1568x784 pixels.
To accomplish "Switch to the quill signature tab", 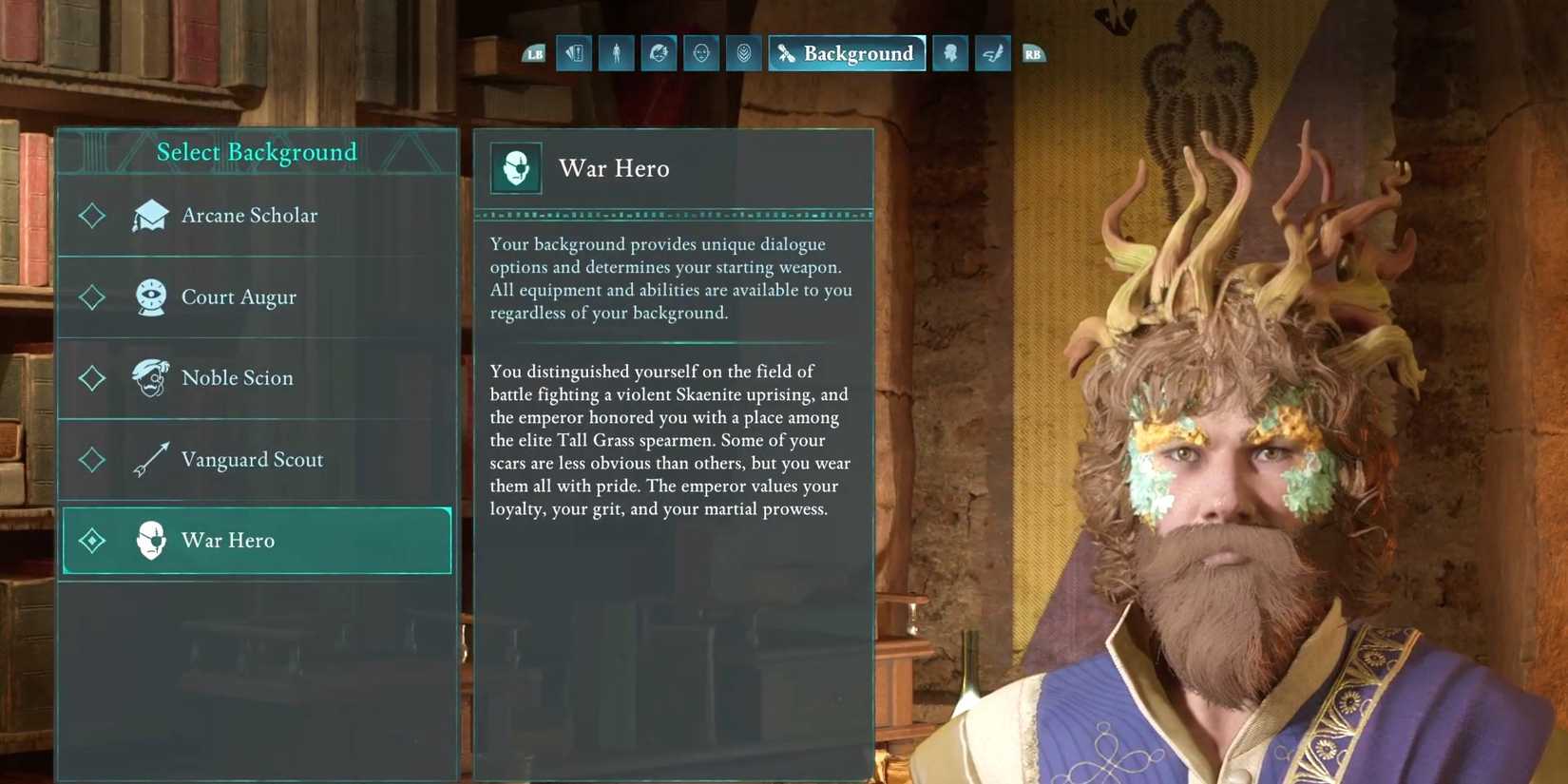I will (992, 54).
